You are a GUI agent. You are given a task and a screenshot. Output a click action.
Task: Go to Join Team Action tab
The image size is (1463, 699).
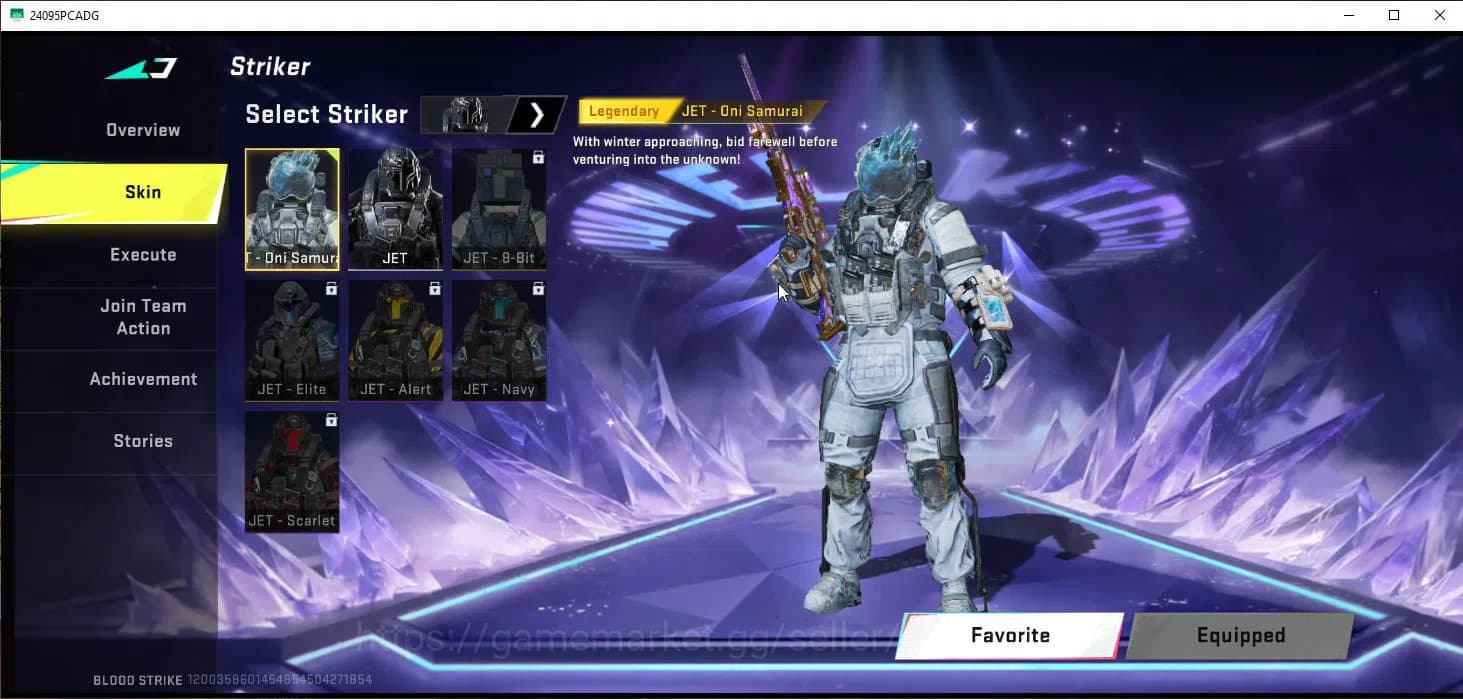pyautogui.click(x=143, y=317)
